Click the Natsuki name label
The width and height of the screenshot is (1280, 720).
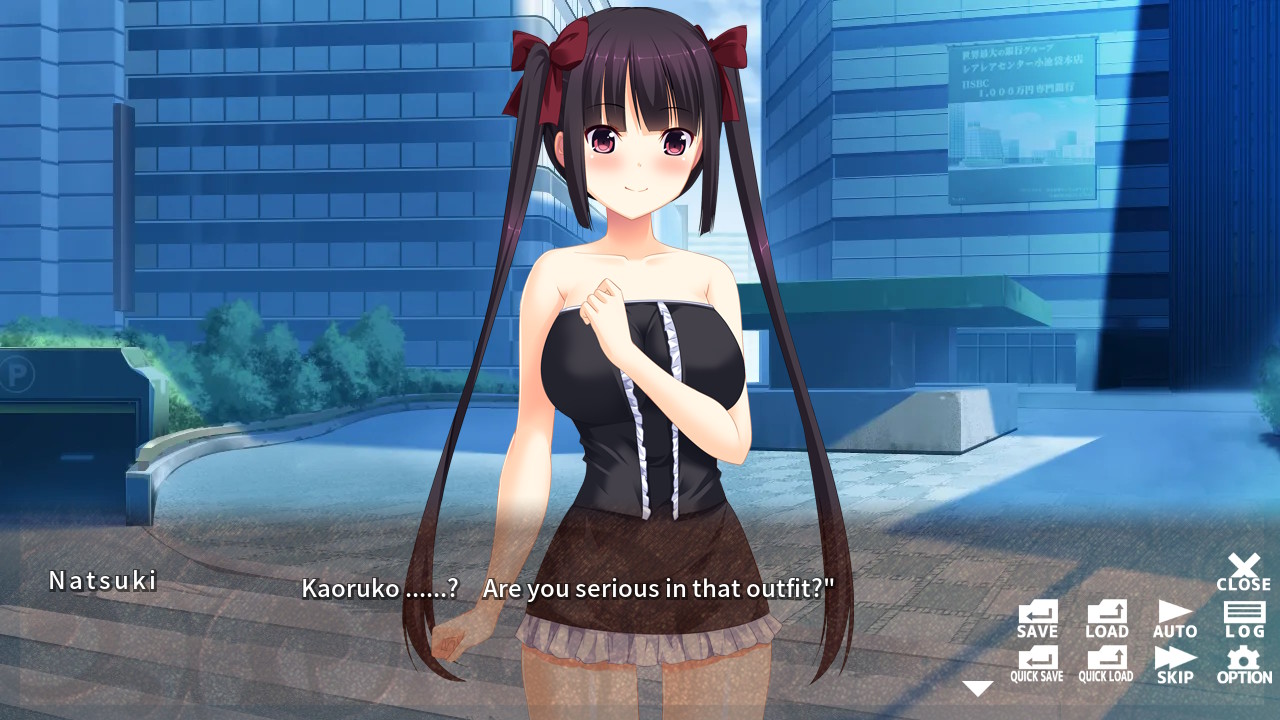(x=104, y=581)
